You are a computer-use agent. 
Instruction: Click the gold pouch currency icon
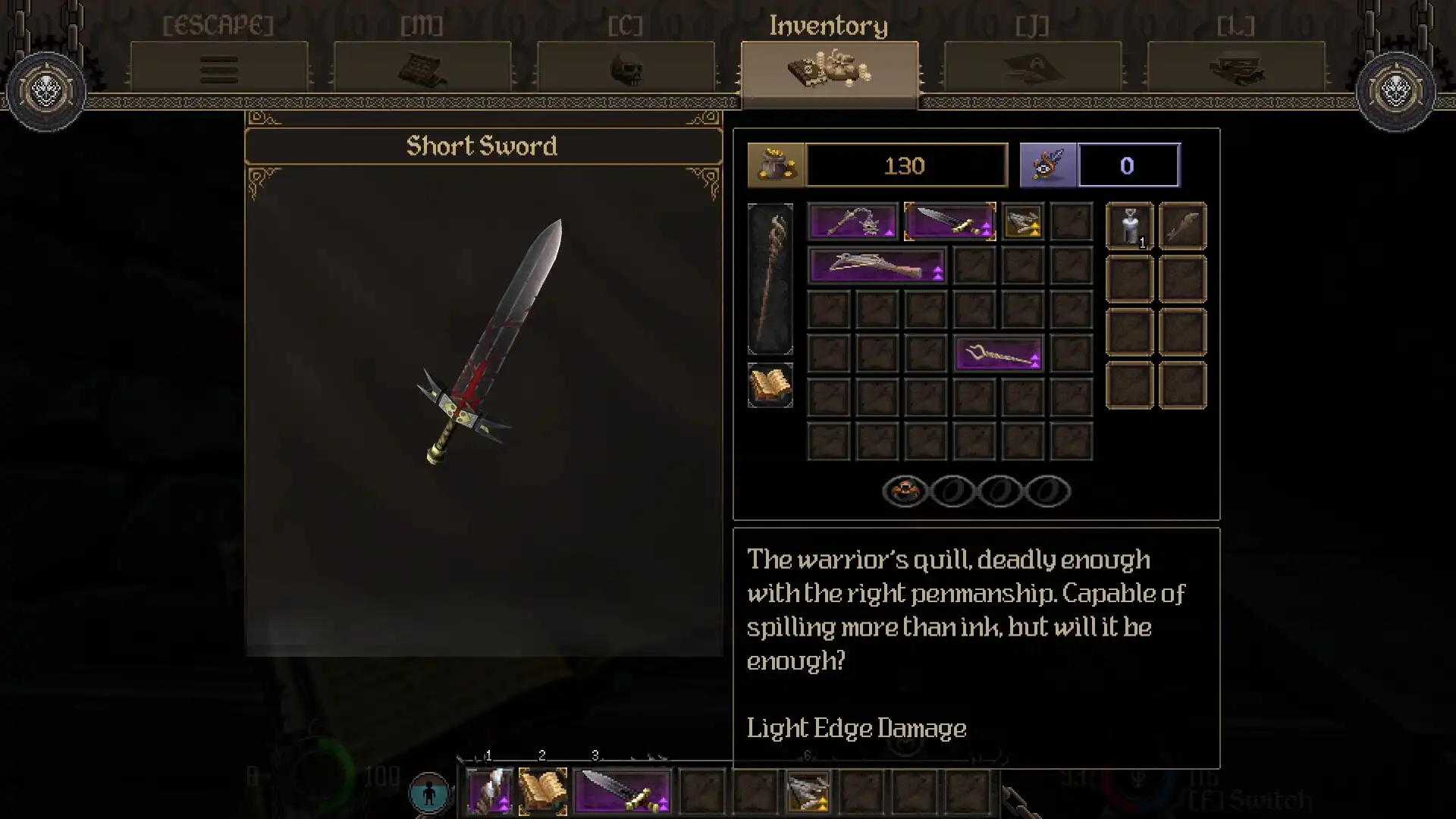(x=775, y=165)
